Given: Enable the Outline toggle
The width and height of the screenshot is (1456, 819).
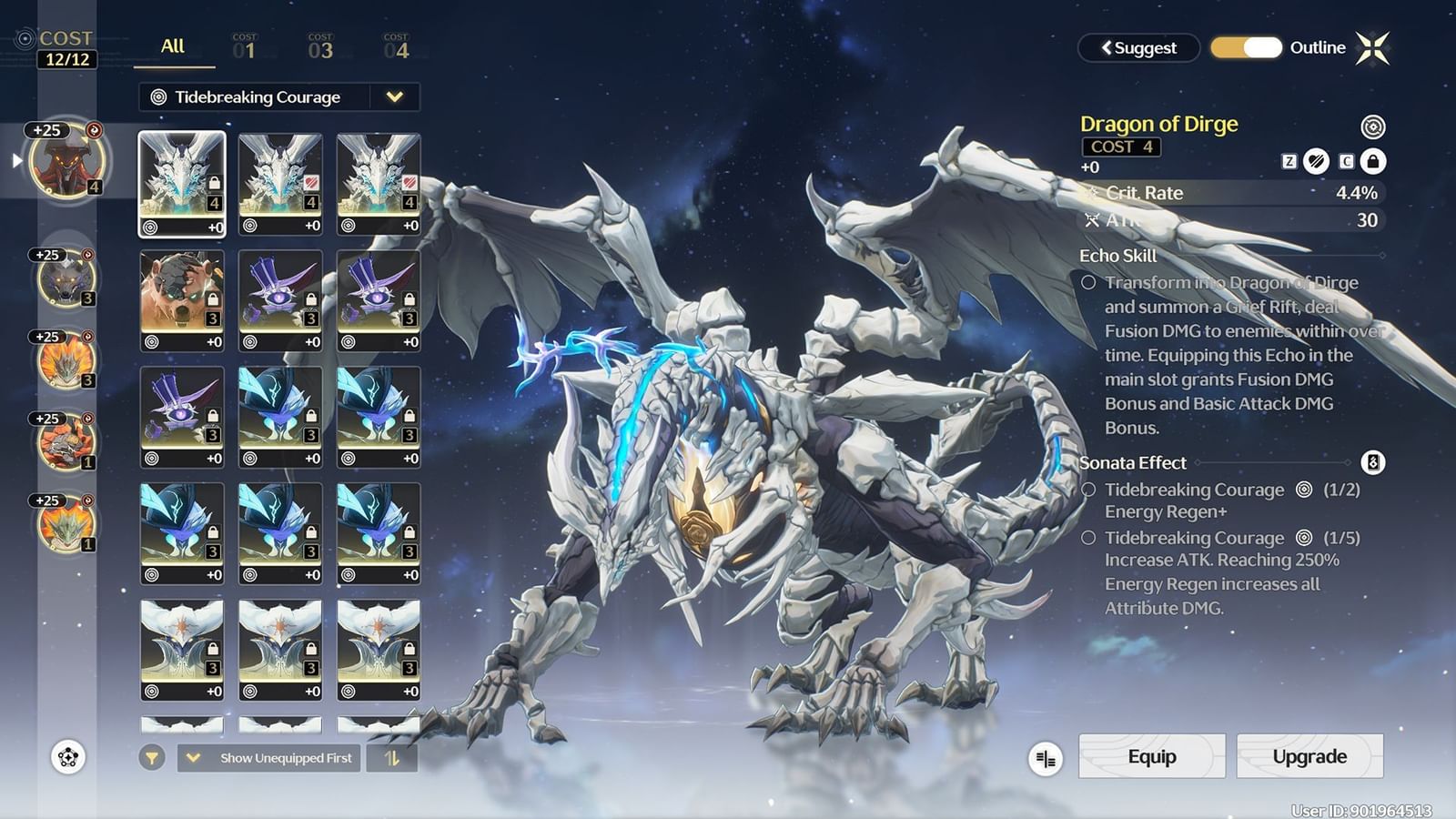Looking at the screenshot, I should 1246,47.
